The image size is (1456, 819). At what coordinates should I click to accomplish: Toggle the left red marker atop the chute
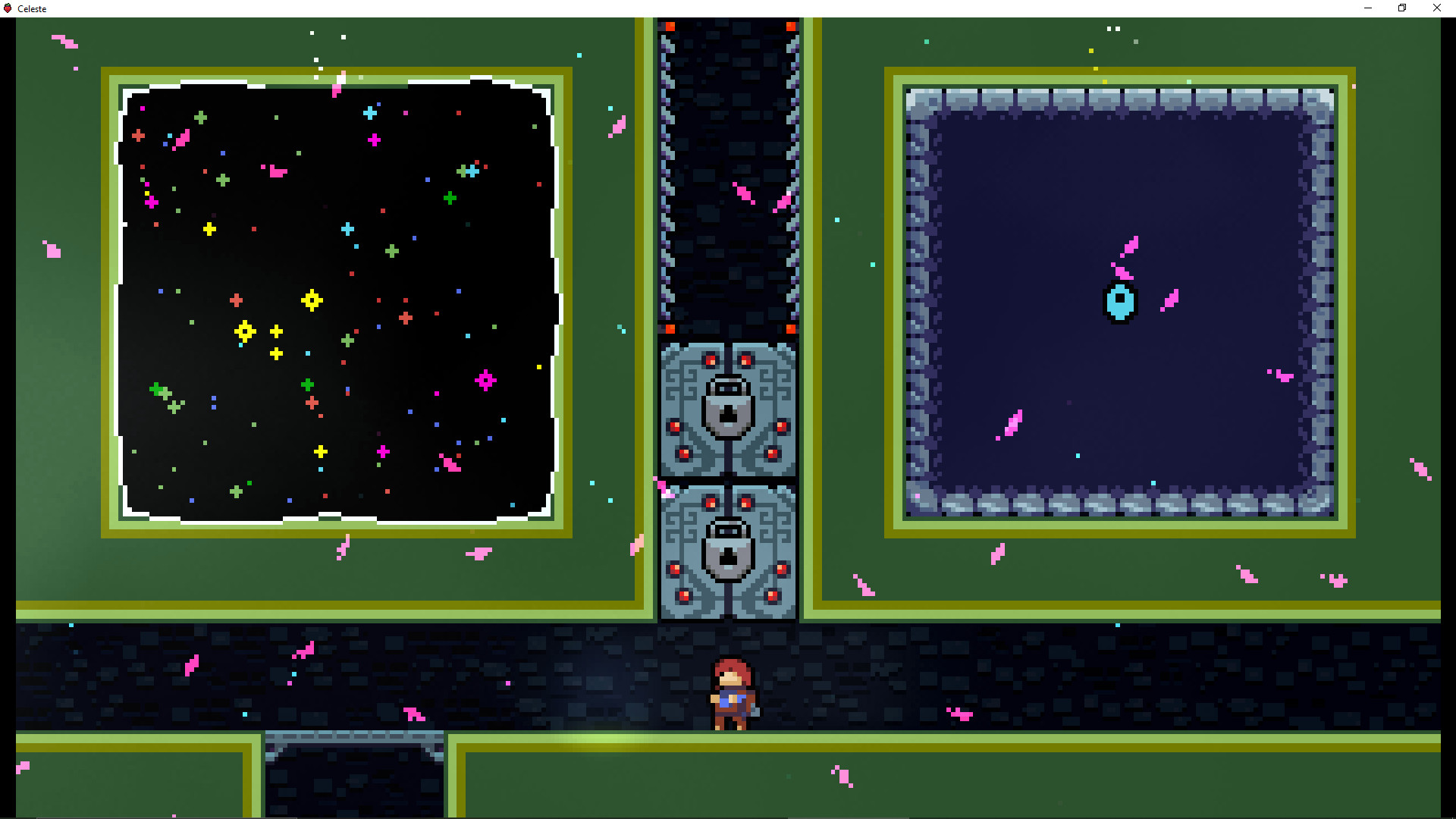tap(670, 25)
